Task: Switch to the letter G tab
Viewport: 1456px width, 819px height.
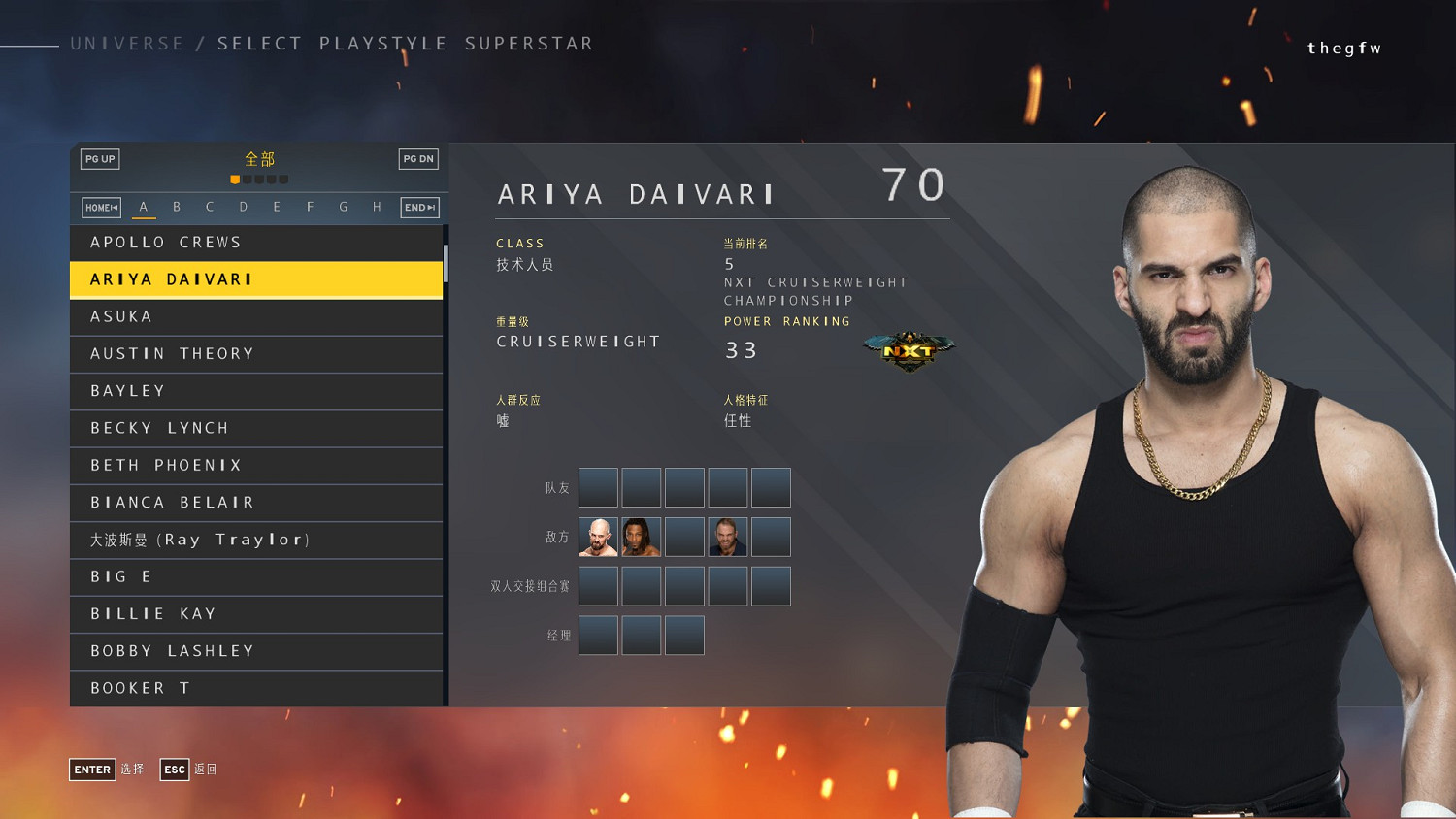Action: [x=343, y=206]
